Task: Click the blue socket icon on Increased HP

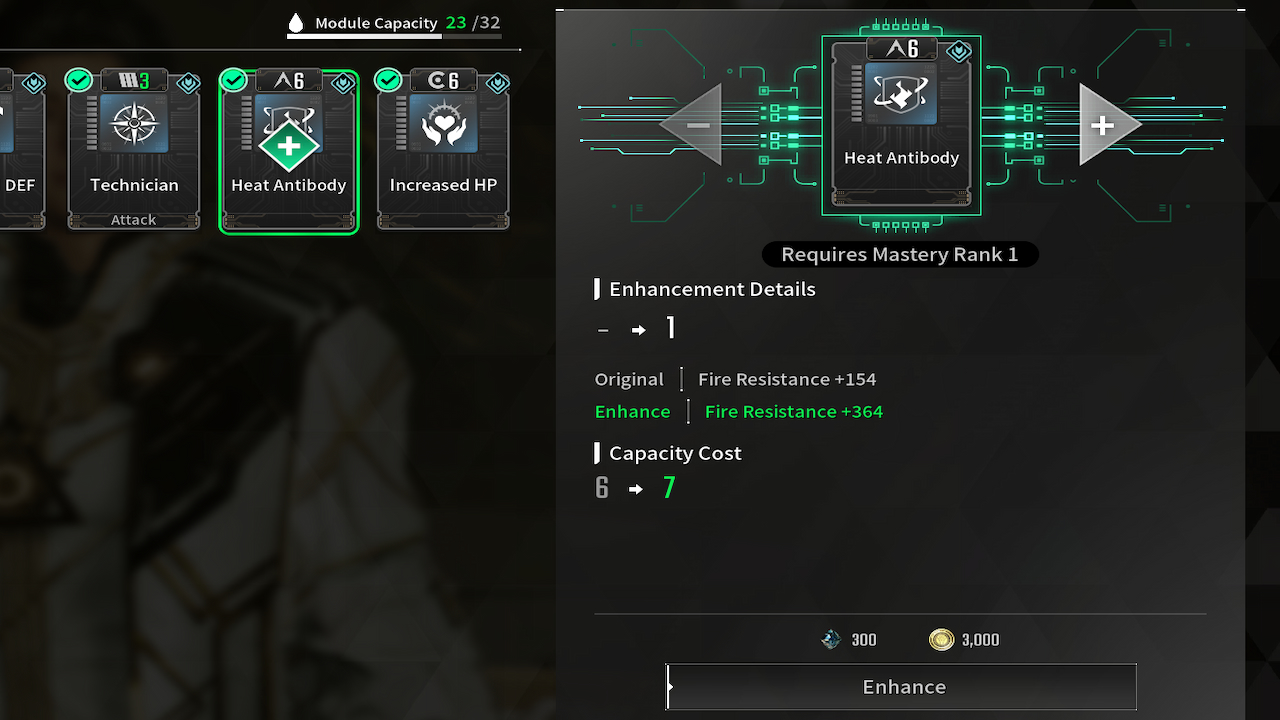Action: (497, 84)
